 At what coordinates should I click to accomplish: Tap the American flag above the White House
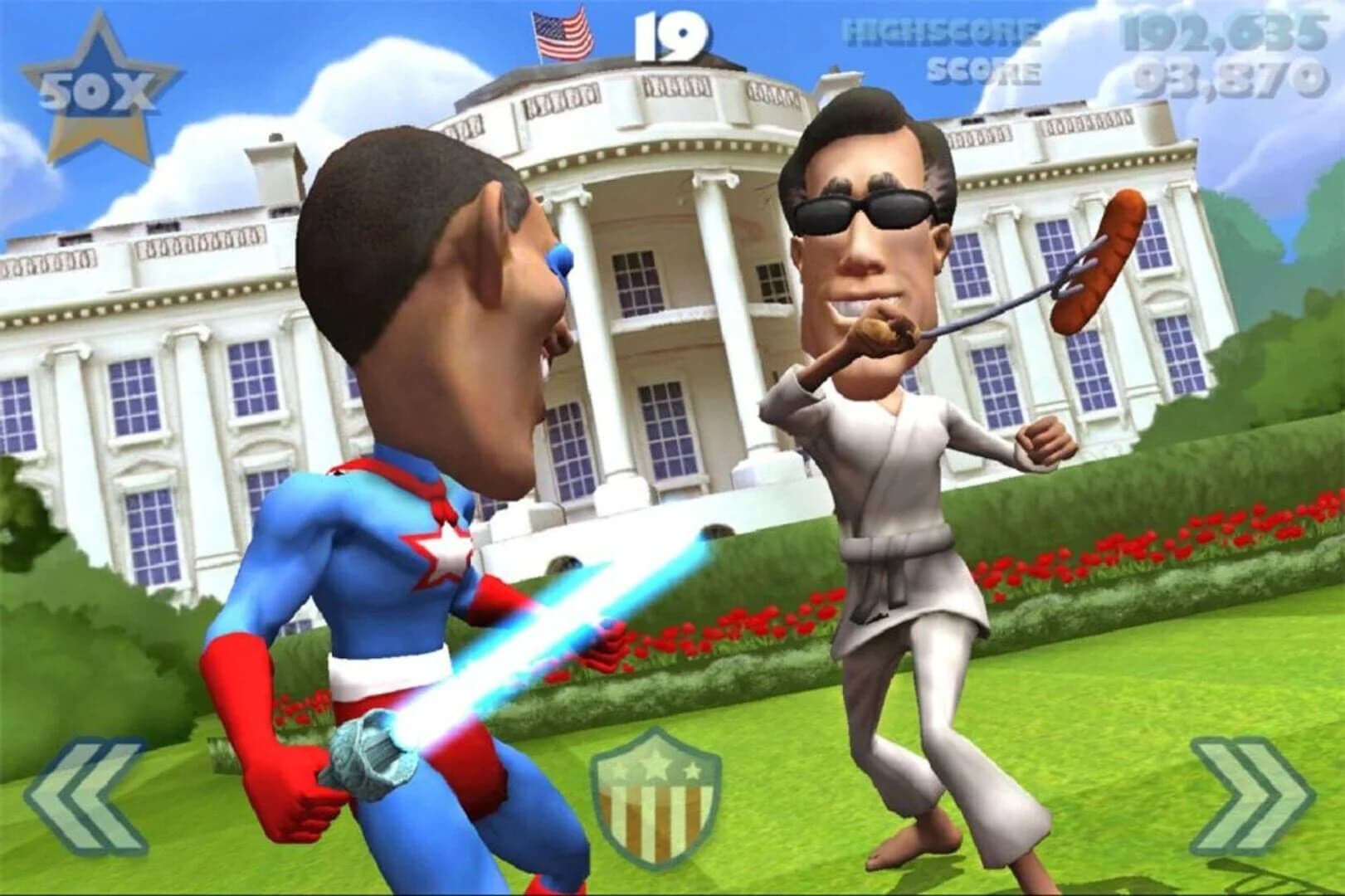(x=560, y=33)
